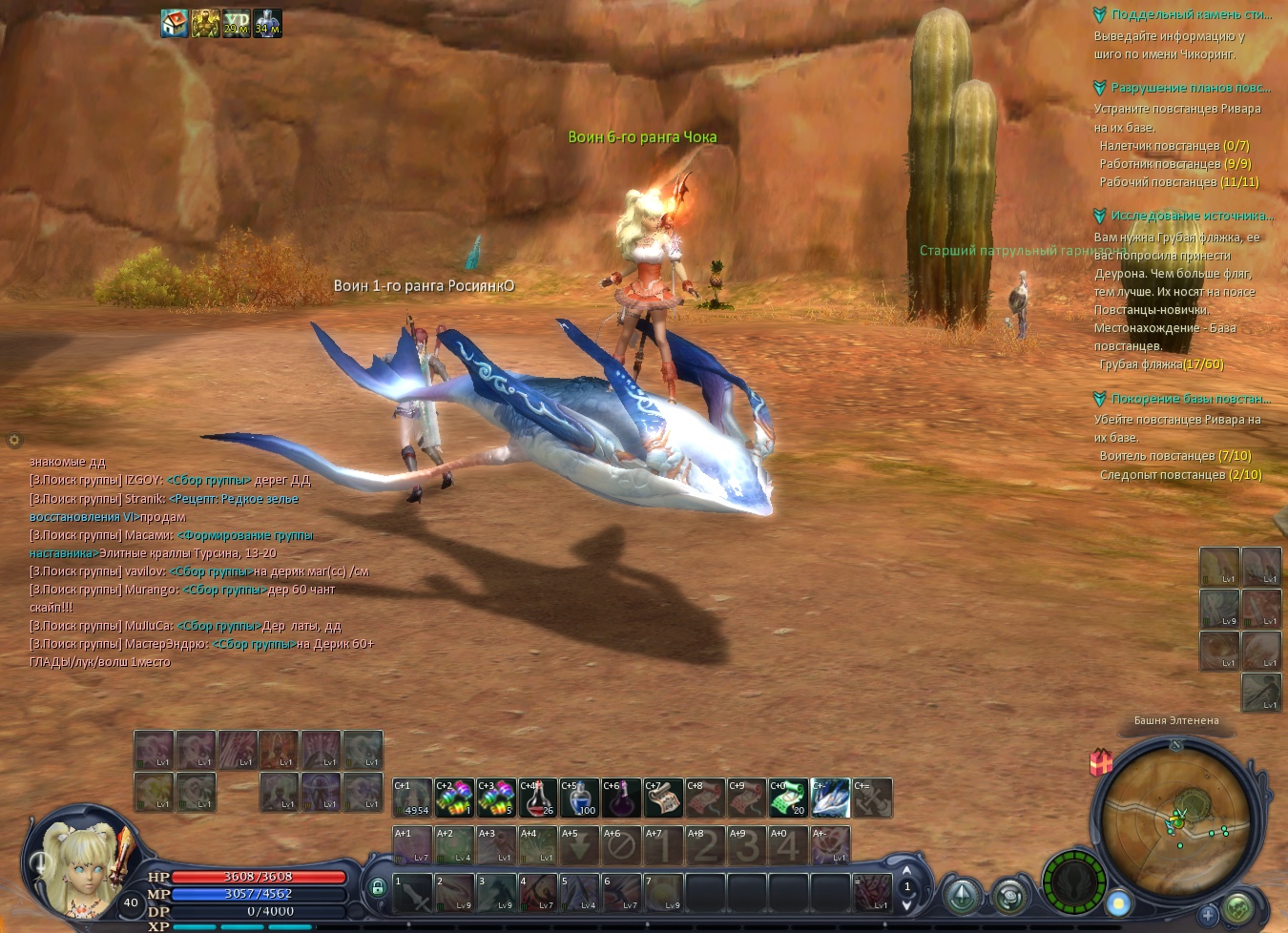
Task: Inspect the XP boost buff icon
Action: tap(236, 23)
